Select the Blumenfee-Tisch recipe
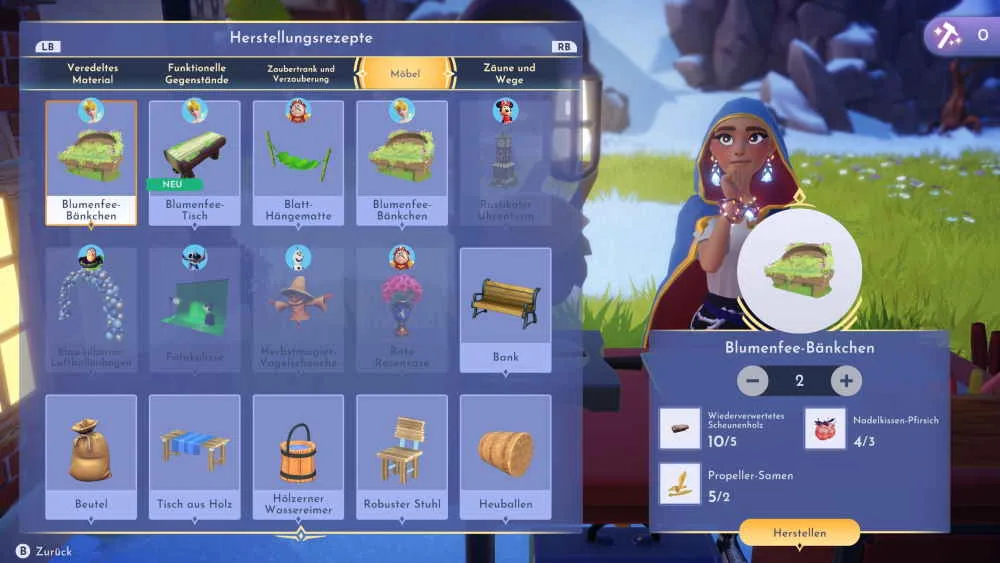Viewport: 1000px width, 563px height. click(194, 163)
